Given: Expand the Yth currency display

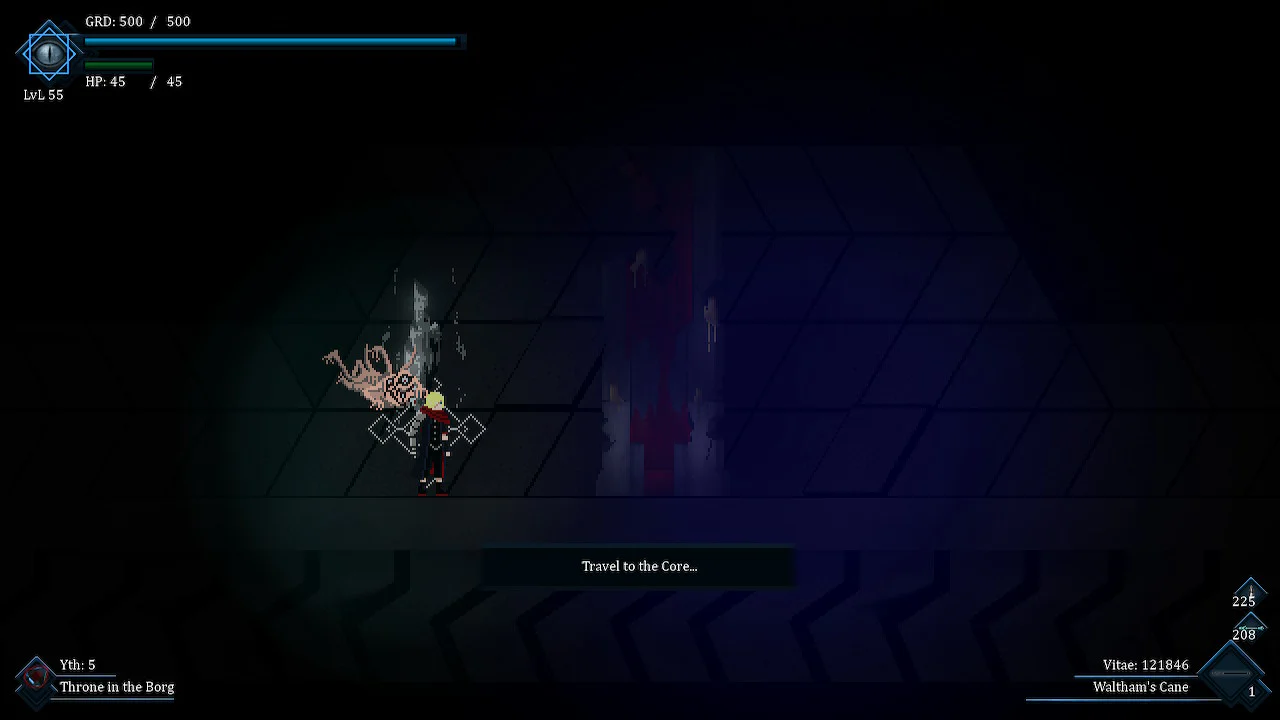Looking at the screenshot, I should point(77,664).
